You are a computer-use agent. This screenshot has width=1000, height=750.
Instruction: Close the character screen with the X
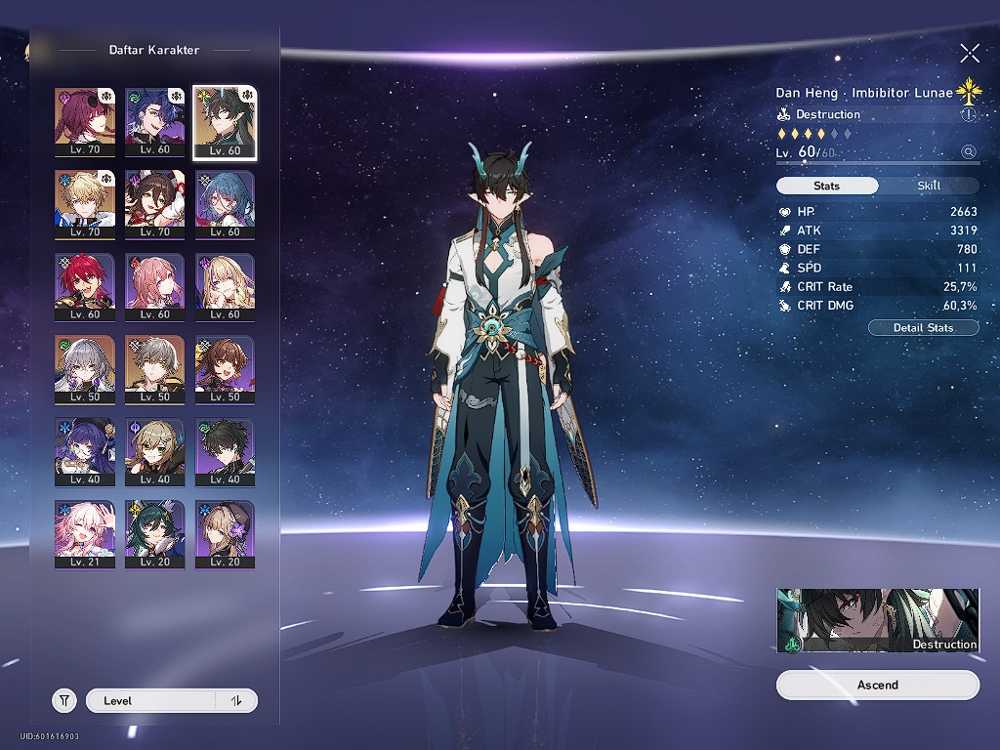[969, 53]
